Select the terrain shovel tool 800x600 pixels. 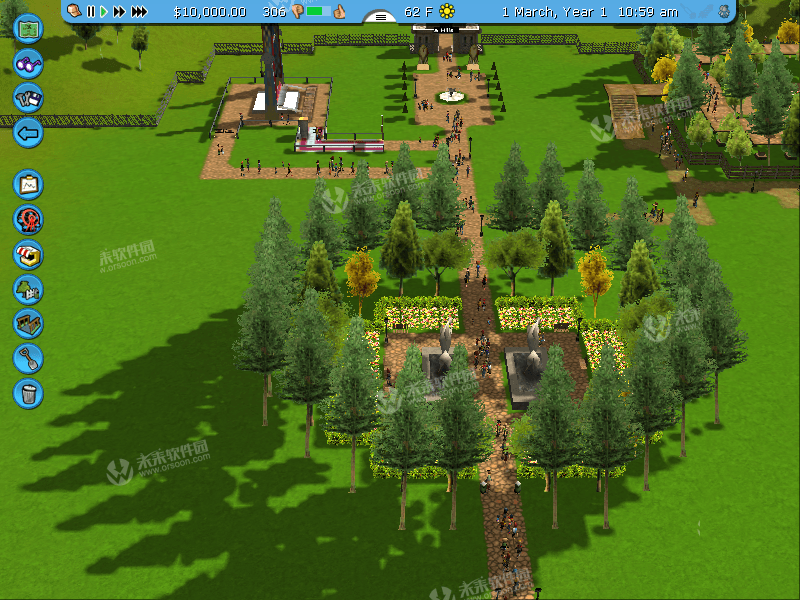tap(28, 357)
